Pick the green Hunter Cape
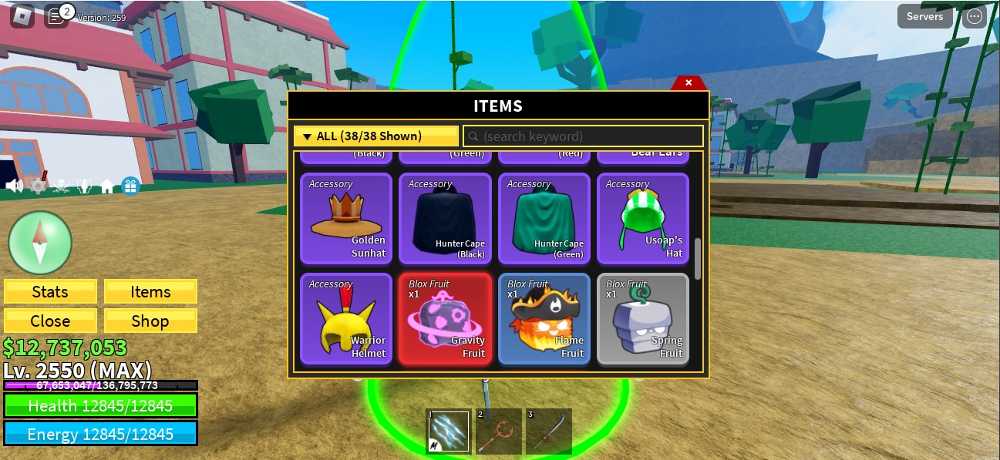The width and height of the screenshot is (1000, 460). coord(542,219)
